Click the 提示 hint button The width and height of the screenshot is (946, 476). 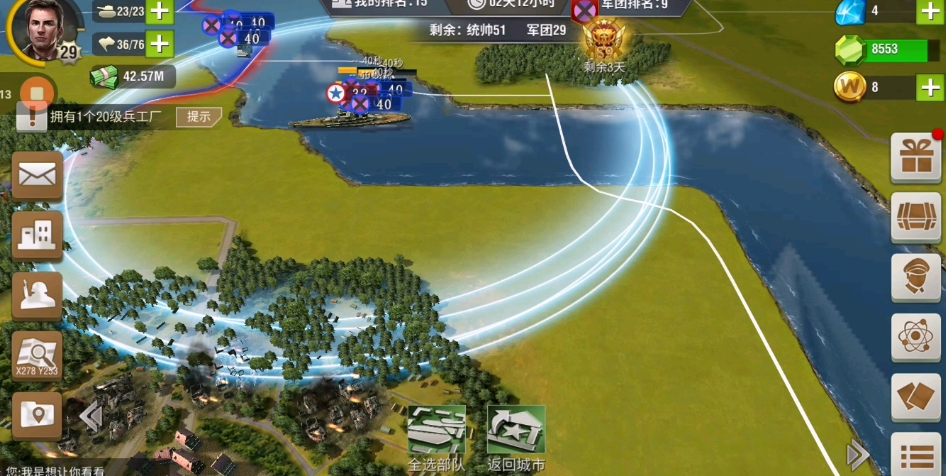click(x=199, y=117)
